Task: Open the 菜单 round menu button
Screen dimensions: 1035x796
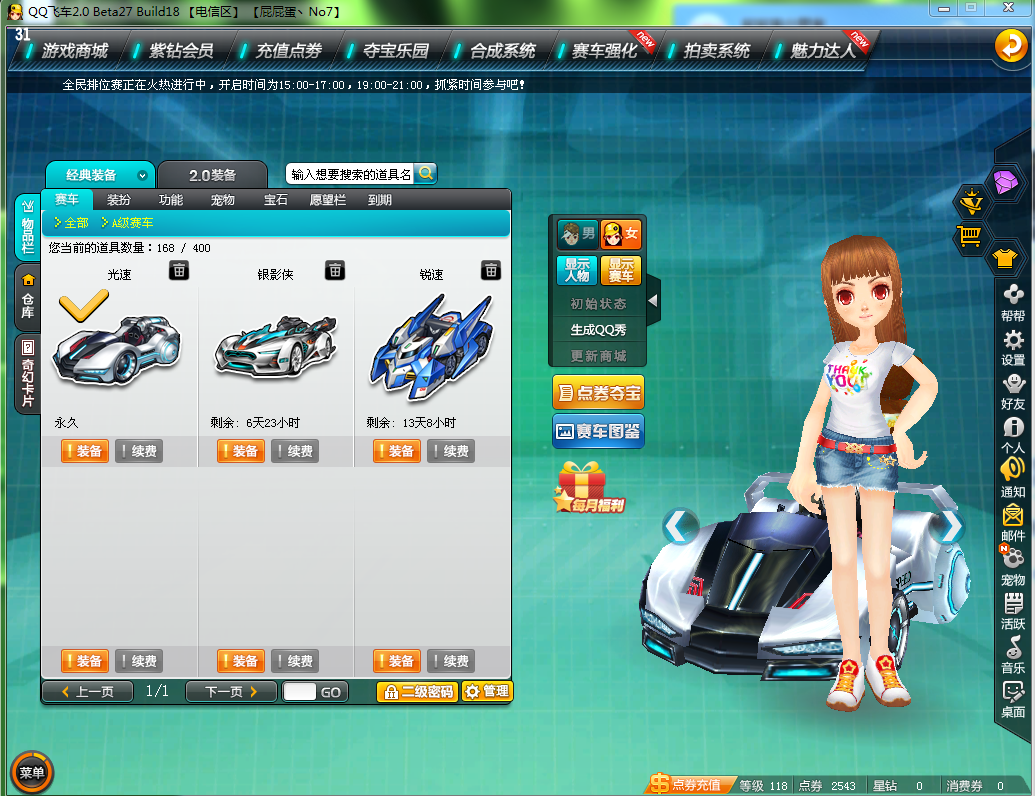Action: click(x=31, y=772)
